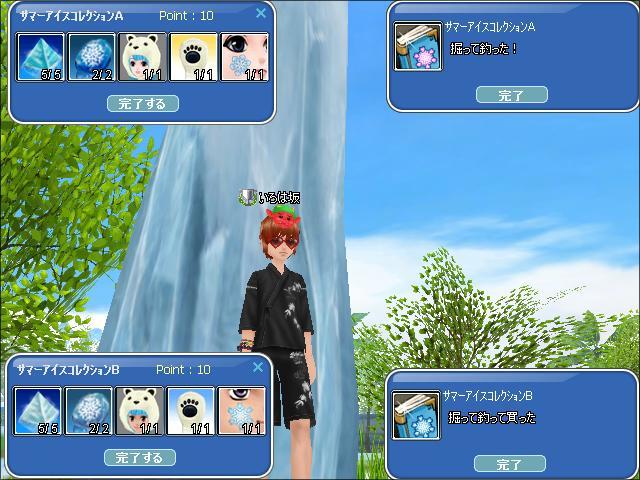Confirm 完了 on the 掘って釣って買った notice
This screenshot has width=640, height=480.
click(510, 464)
